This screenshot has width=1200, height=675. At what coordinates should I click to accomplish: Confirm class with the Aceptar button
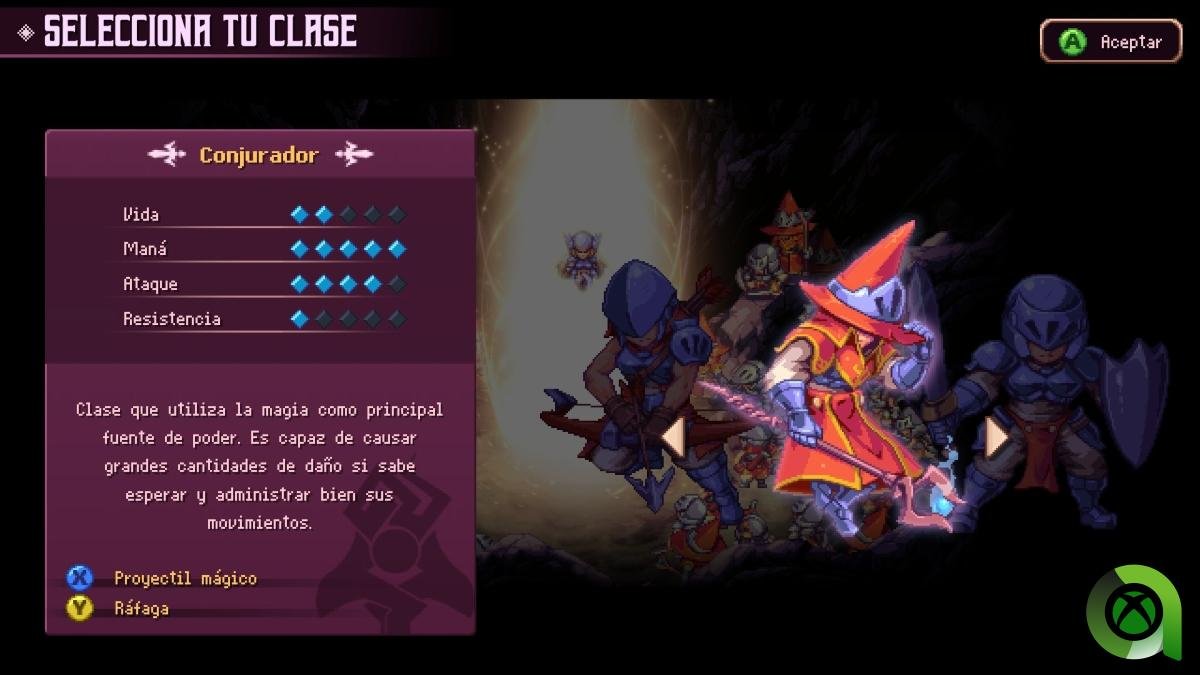pyautogui.click(x=1111, y=42)
